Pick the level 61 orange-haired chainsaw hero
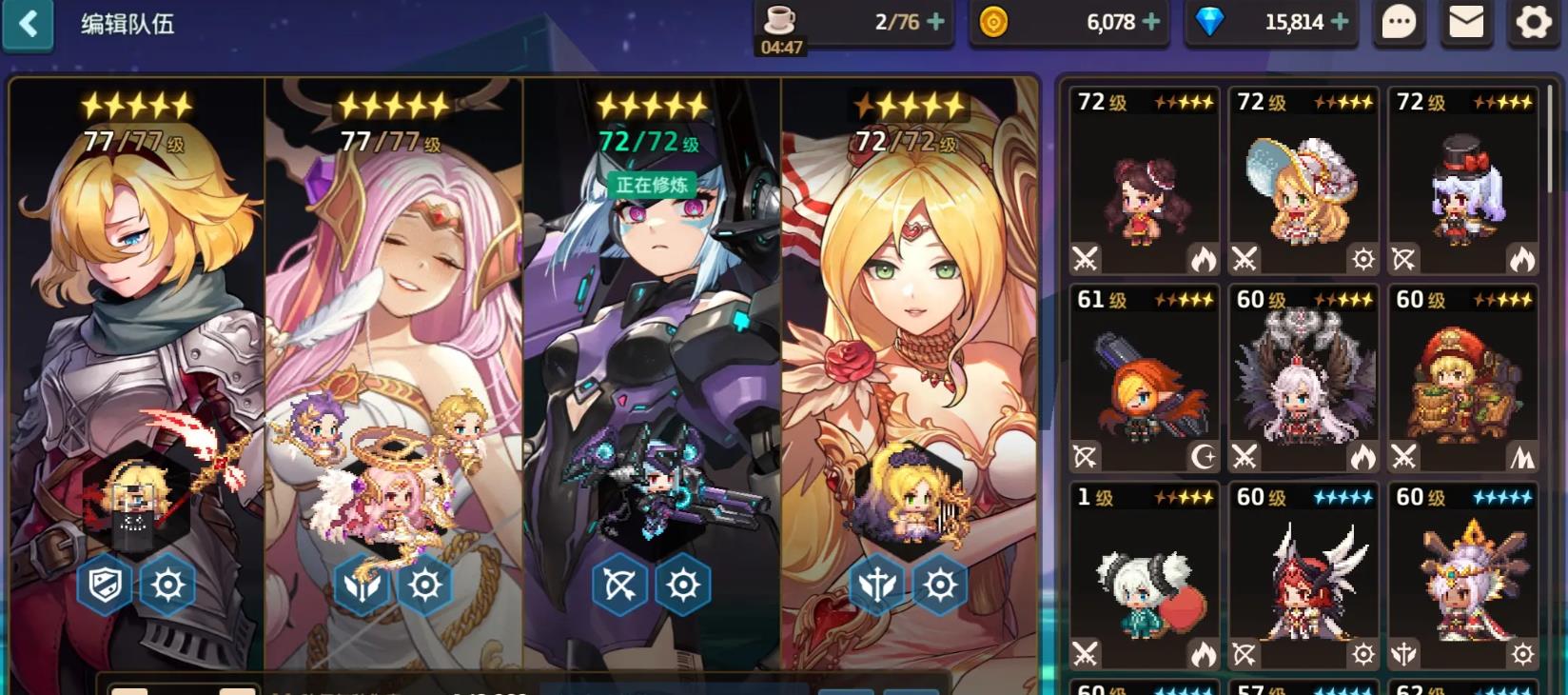This screenshot has height=695, width=1568. [x=1145, y=379]
